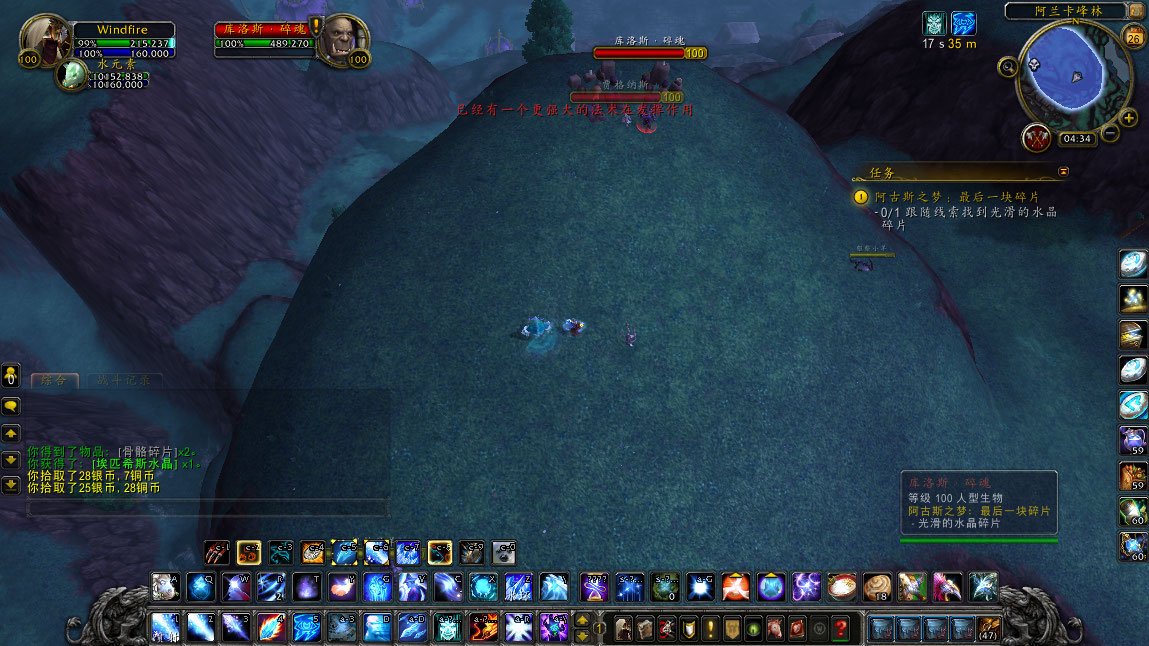Switch to the 综合 chat tab
The image size is (1149, 646).
[54, 380]
